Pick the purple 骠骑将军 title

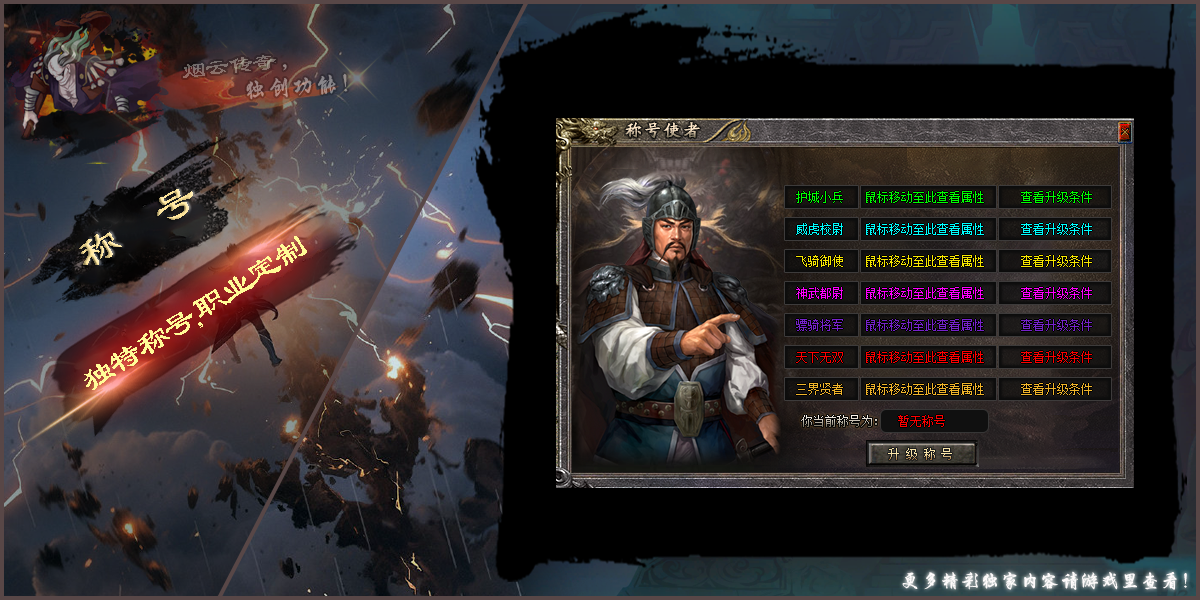(820, 326)
